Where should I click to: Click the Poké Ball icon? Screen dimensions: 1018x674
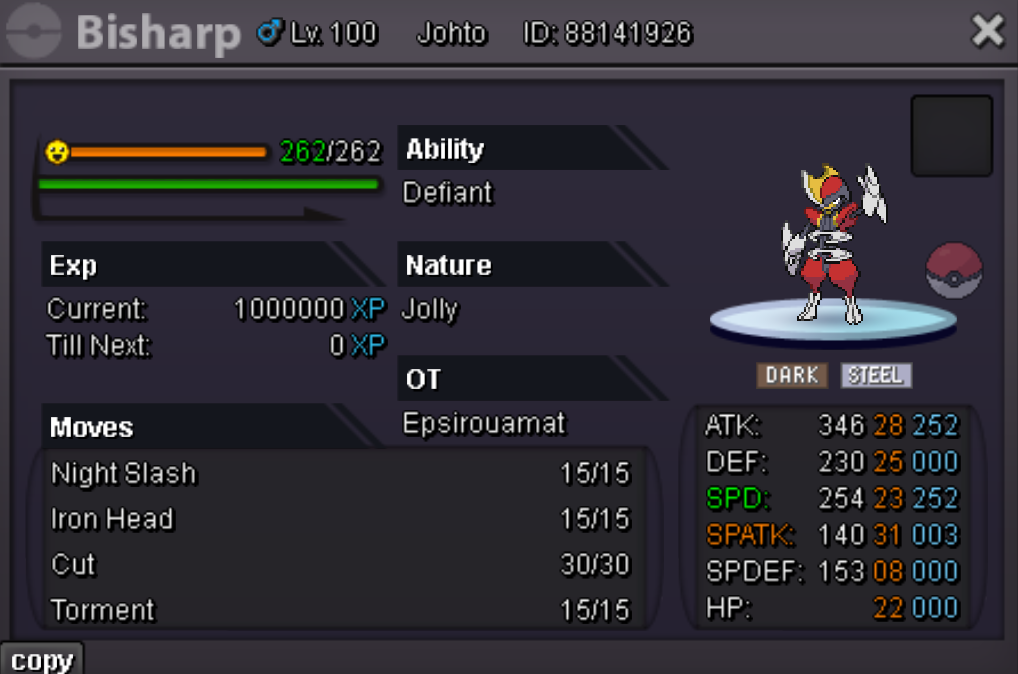pyautogui.click(x=954, y=271)
